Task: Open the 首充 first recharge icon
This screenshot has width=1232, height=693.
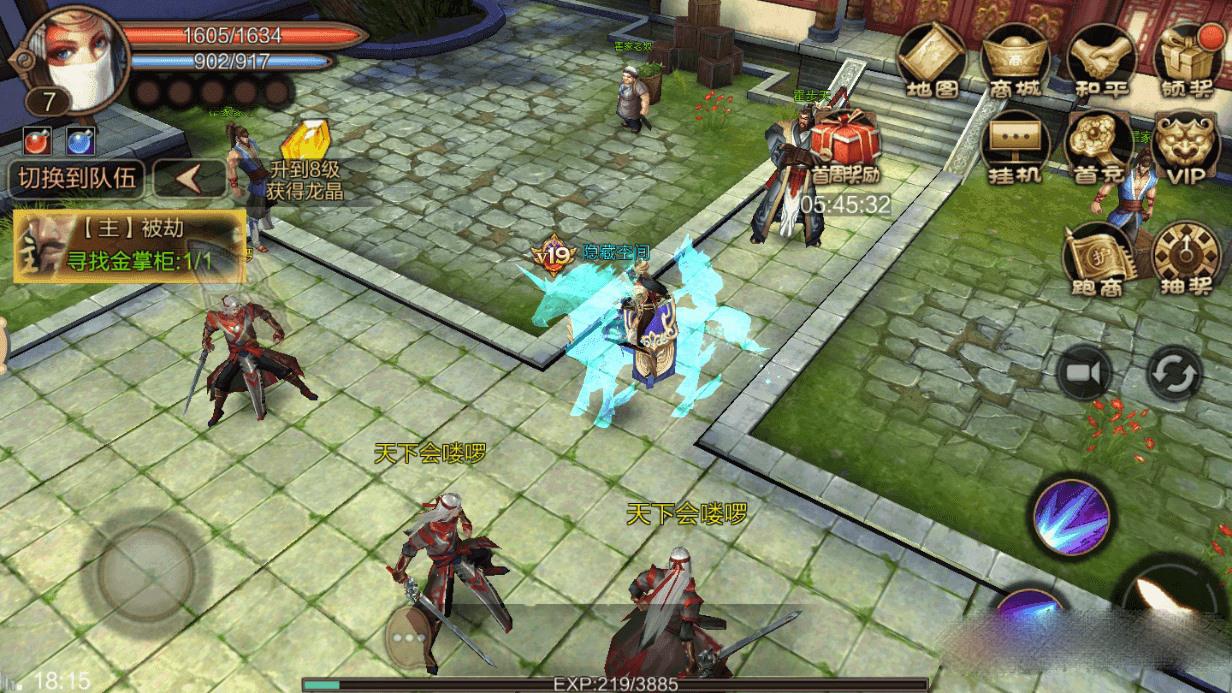Action: pos(1099,146)
